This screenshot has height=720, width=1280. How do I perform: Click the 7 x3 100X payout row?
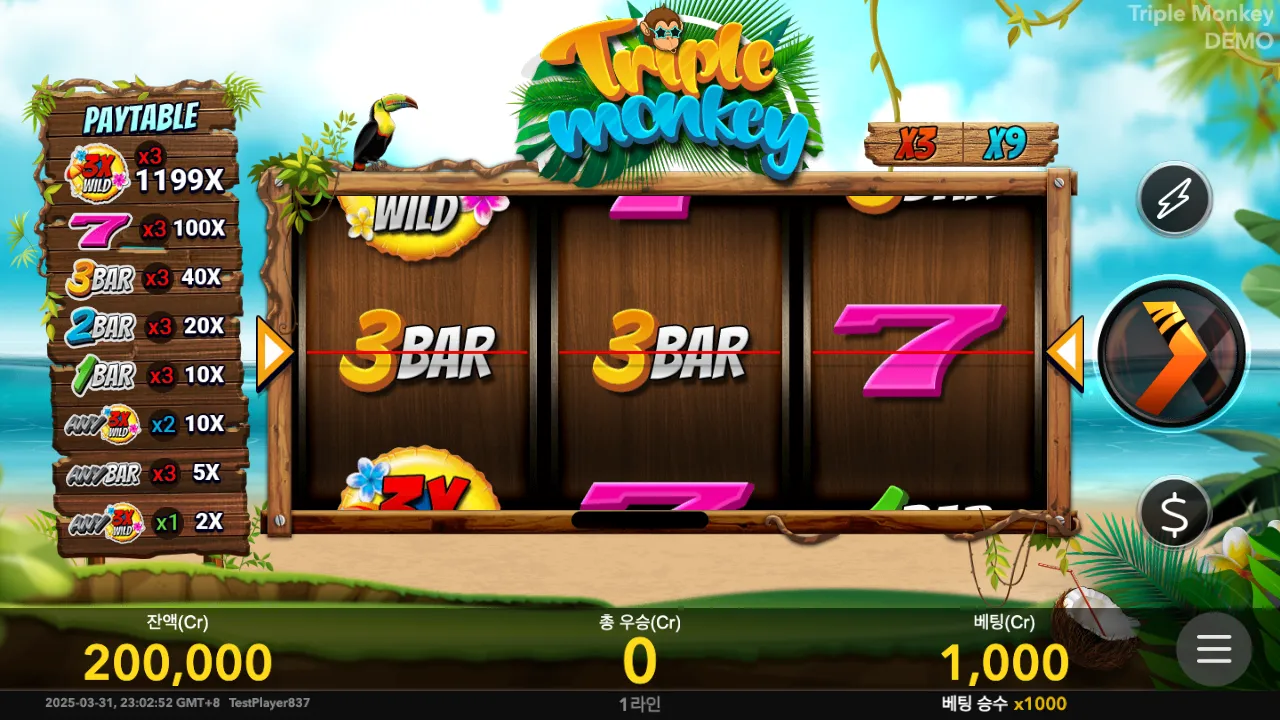coord(145,228)
